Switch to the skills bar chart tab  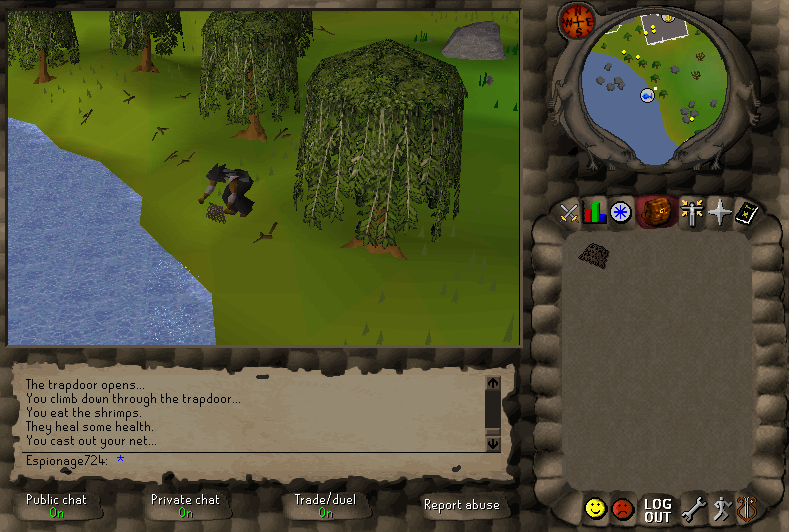pyautogui.click(x=595, y=212)
